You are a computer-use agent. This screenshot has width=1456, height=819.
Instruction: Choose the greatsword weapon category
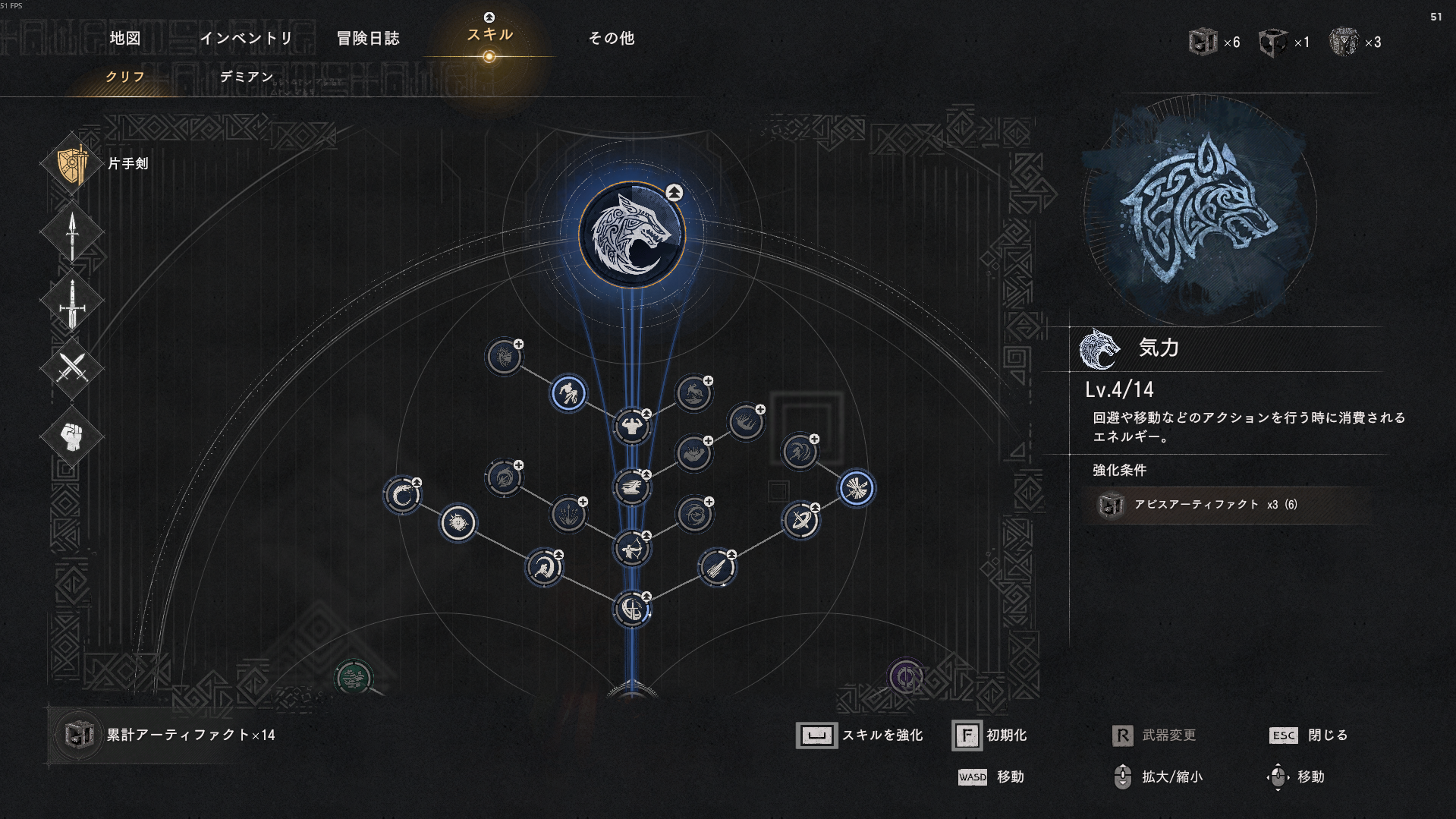click(72, 302)
